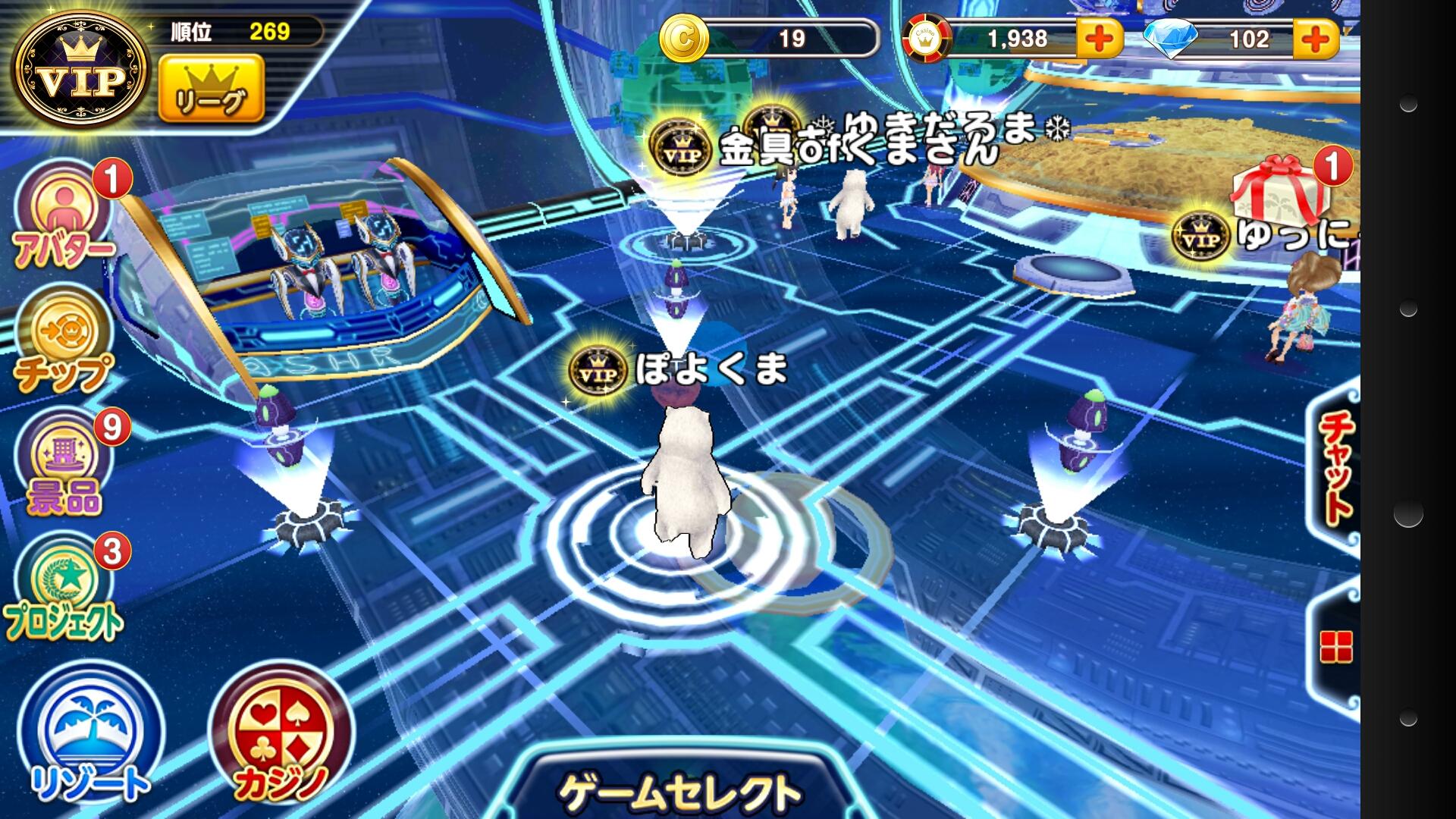Open the リーグ league button
The height and width of the screenshot is (819, 1456).
211,88
